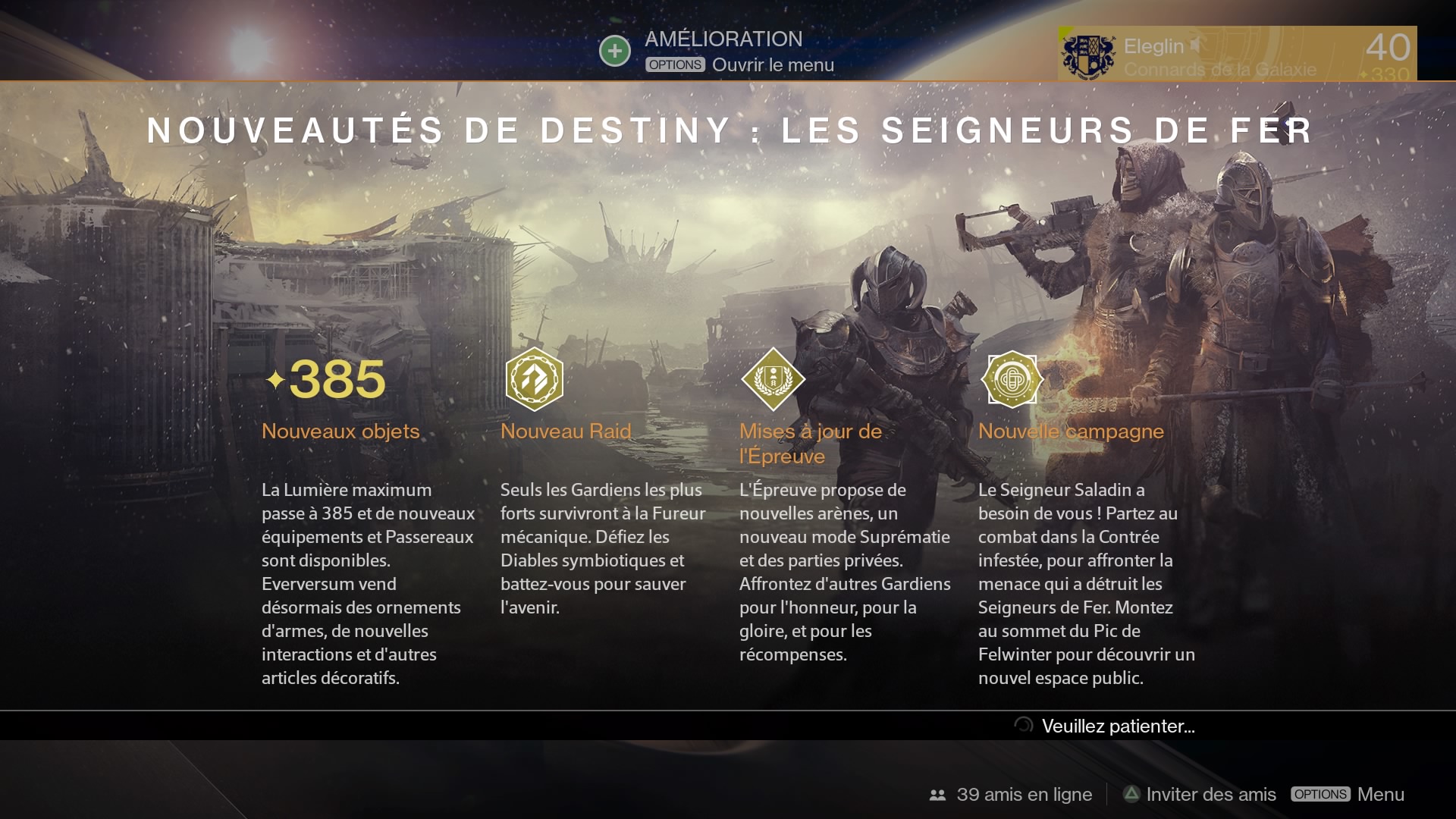Select the AMÉLIORATION menu header
Viewport: 1456px width, 819px height.
(723, 39)
